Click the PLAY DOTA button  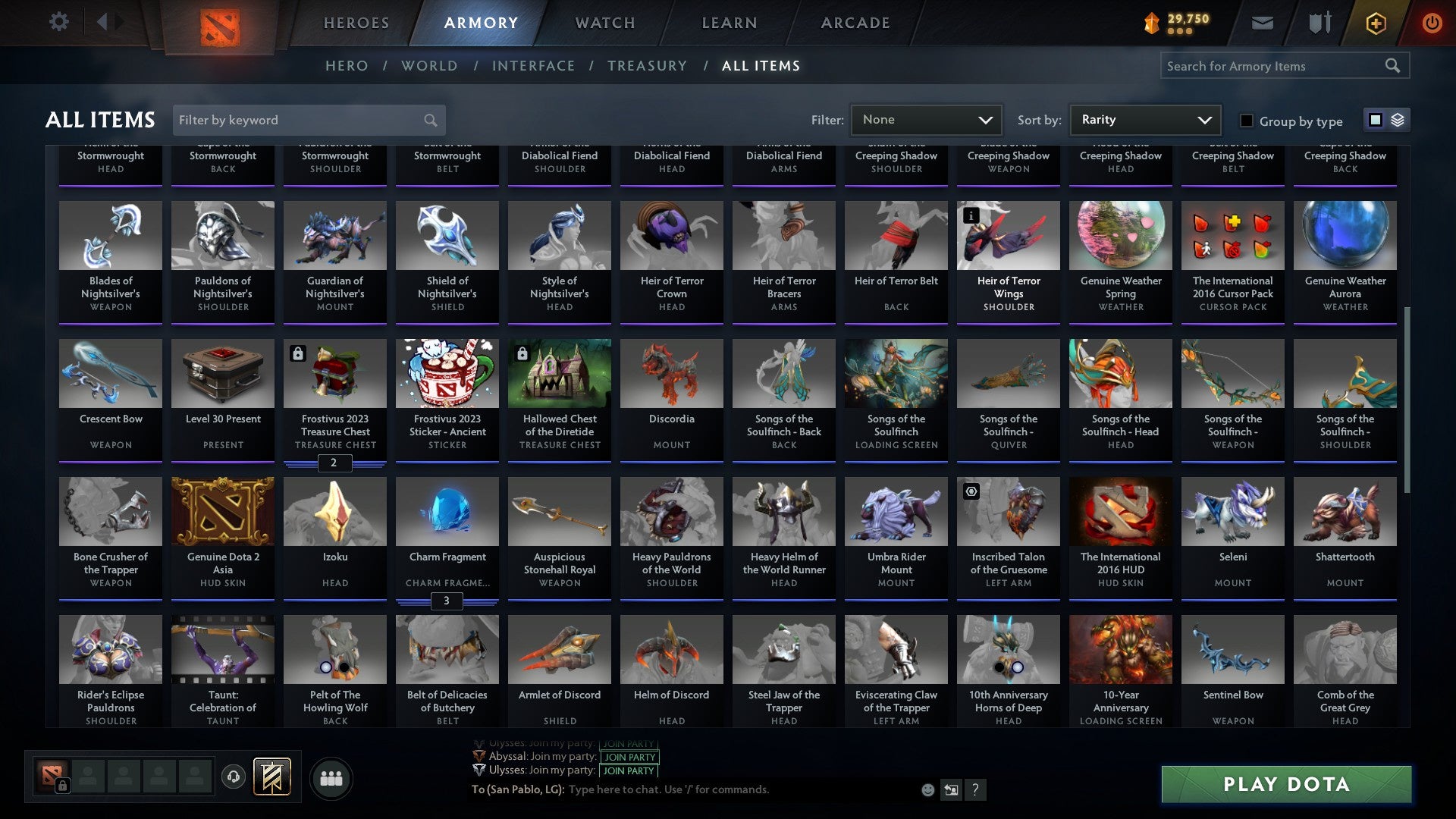point(1285,785)
